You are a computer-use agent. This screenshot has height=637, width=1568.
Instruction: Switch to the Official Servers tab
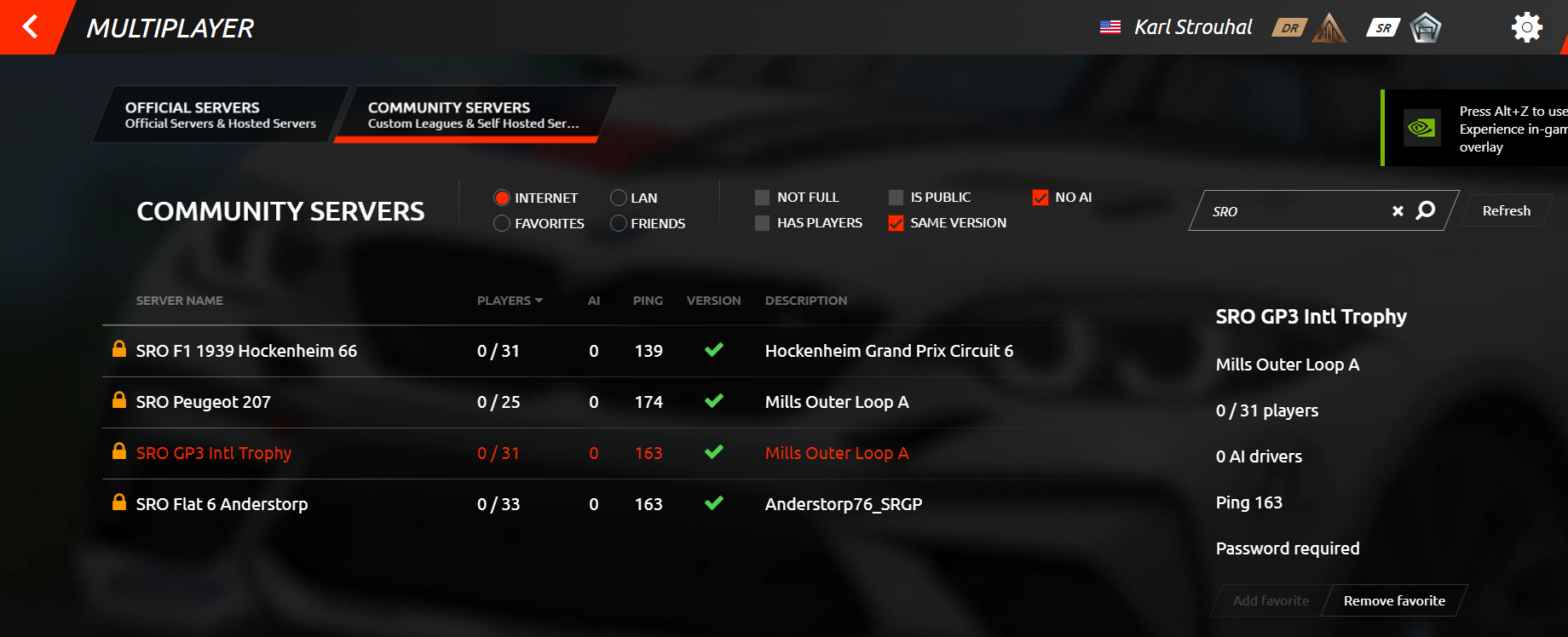[220, 115]
